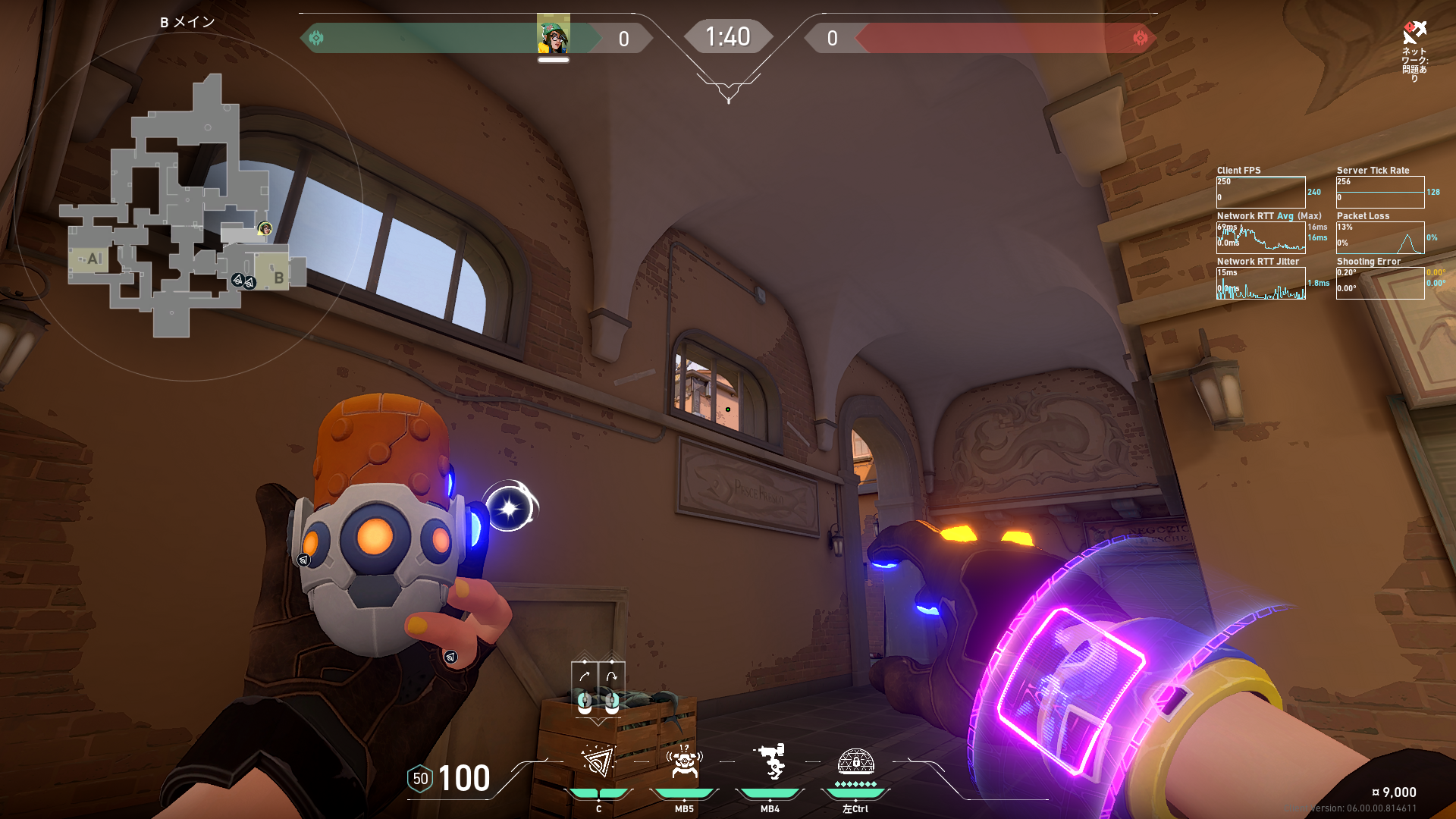Activate the Nanoswarm ability icon
The image size is (1456, 819).
[598, 762]
